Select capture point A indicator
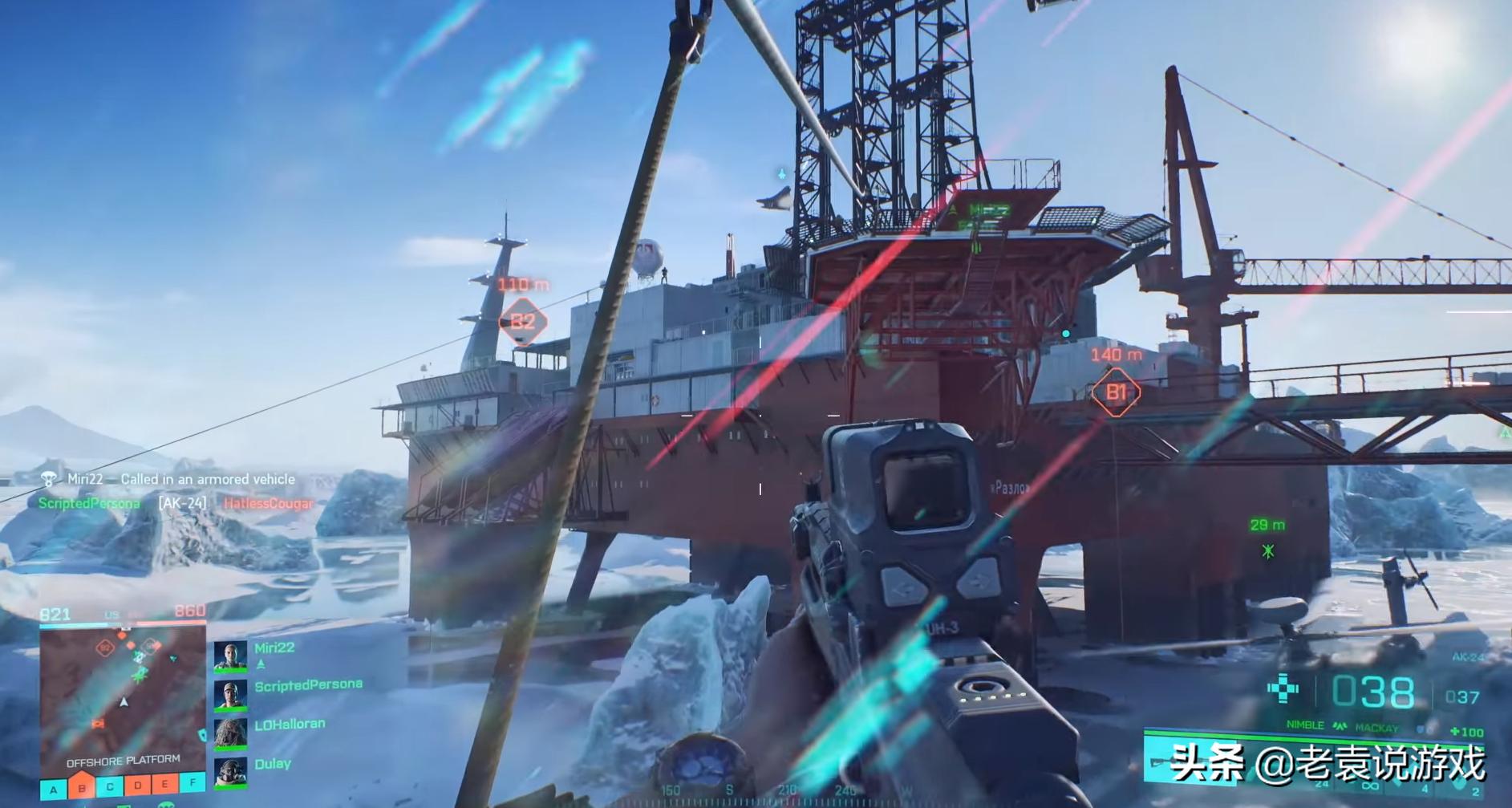 54,789
